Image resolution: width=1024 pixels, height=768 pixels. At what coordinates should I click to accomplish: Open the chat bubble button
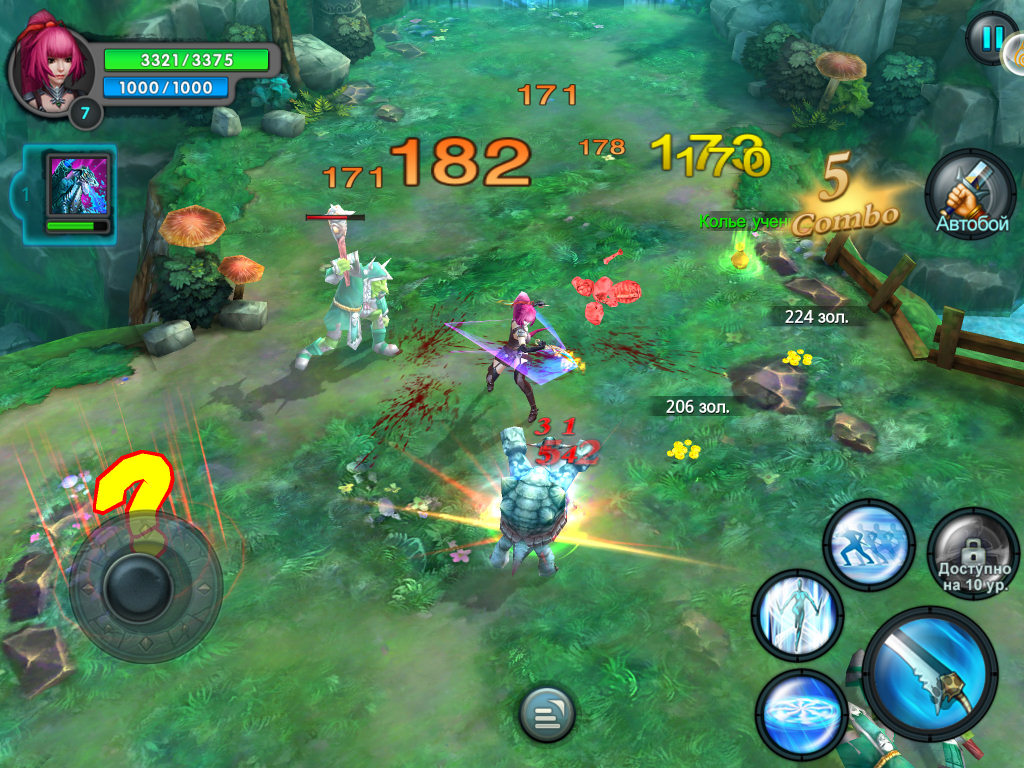point(546,715)
